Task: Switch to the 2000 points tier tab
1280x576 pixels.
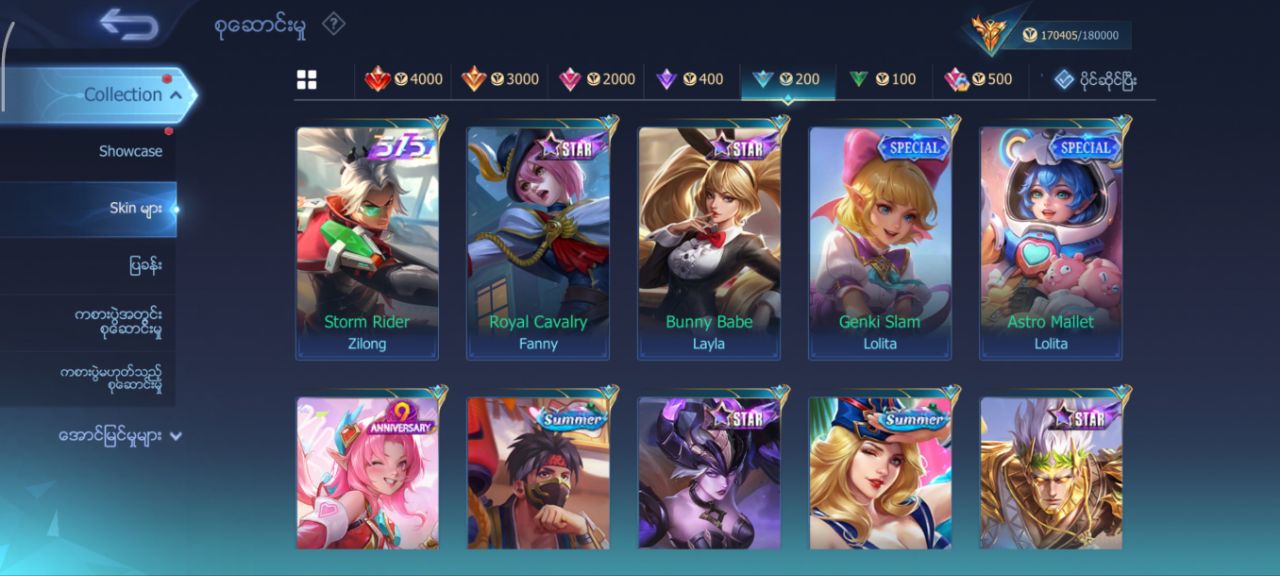Action: [x=597, y=79]
